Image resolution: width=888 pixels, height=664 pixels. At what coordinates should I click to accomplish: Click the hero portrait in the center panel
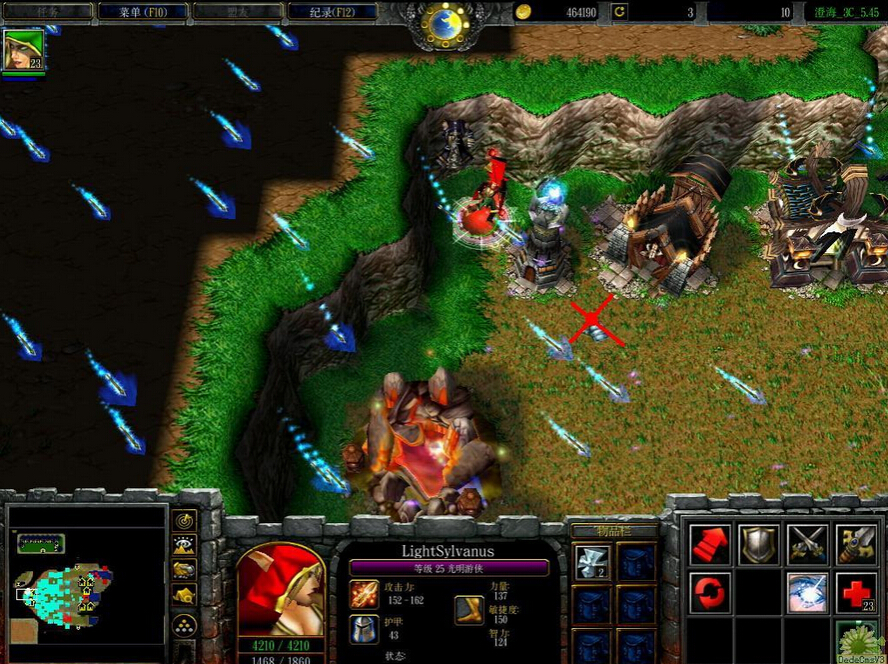[x=281, y=590]
